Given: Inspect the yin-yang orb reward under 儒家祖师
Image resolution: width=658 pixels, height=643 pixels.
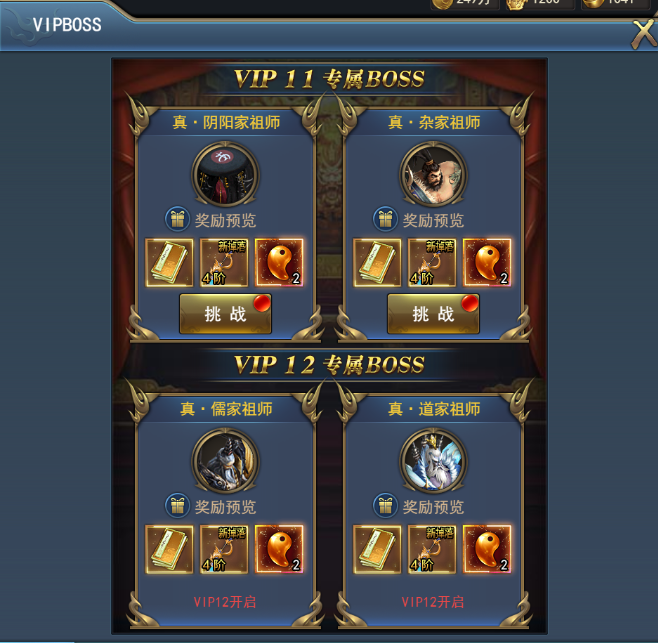Looking at the screenshot, I should point(280,549).
